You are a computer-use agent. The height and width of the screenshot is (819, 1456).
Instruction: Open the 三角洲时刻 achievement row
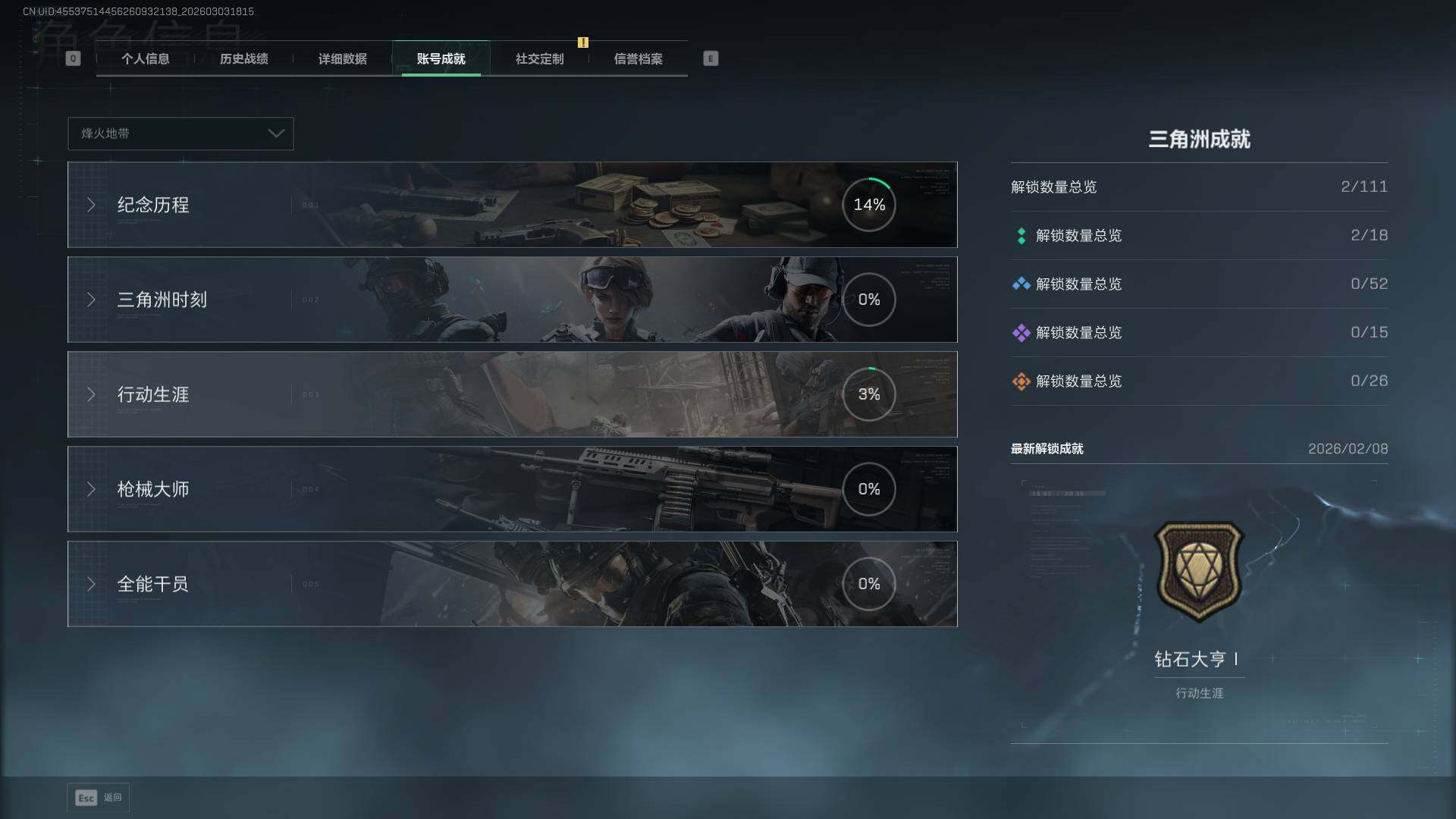tap(512, 300)
